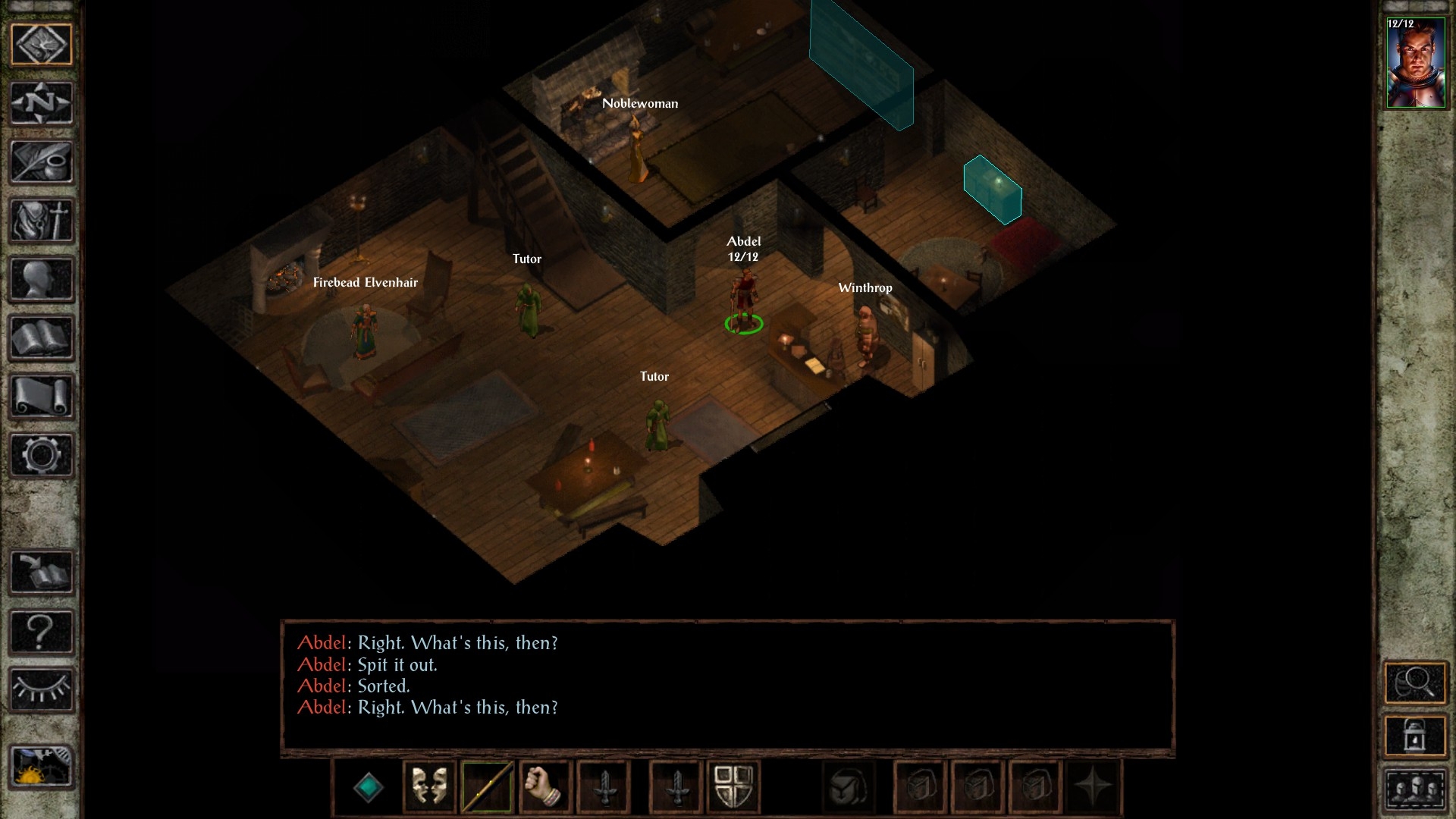
Task: Open the journal with the quill icon
Action: [x=41, y=162]
